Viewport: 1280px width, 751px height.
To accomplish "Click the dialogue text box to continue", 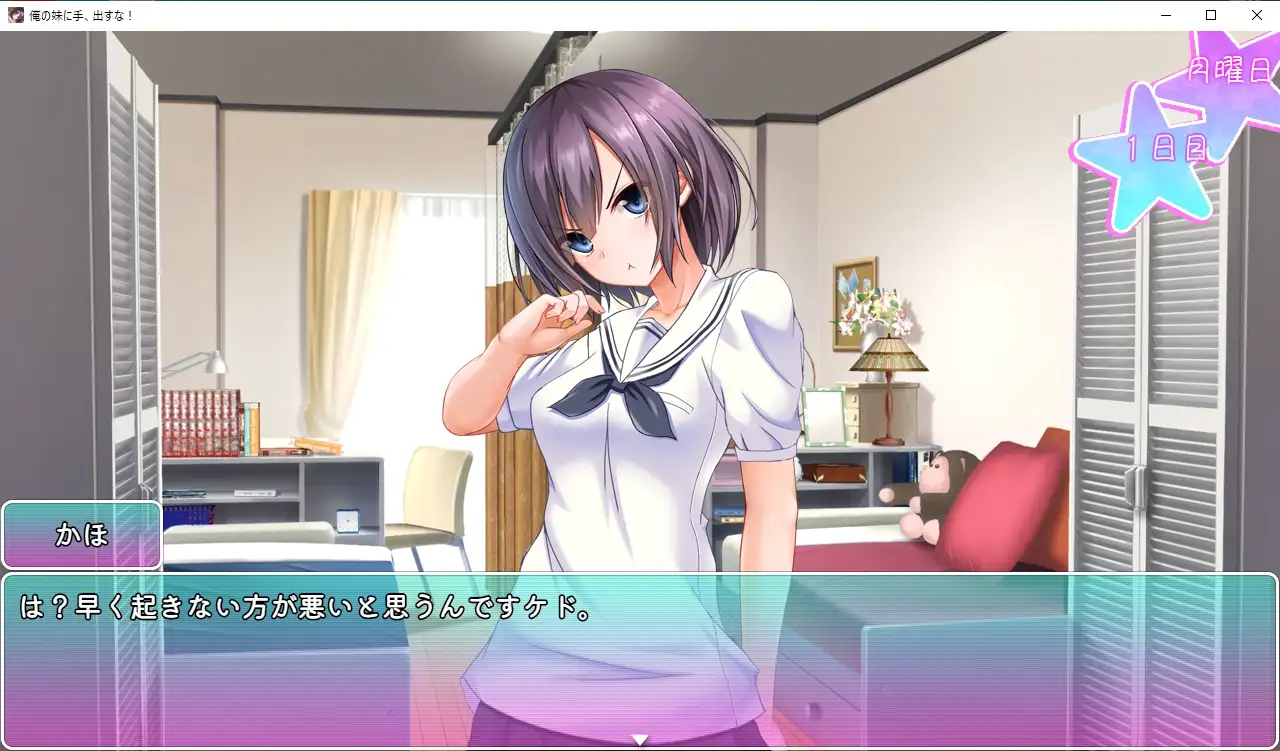I will pos(640,660).
